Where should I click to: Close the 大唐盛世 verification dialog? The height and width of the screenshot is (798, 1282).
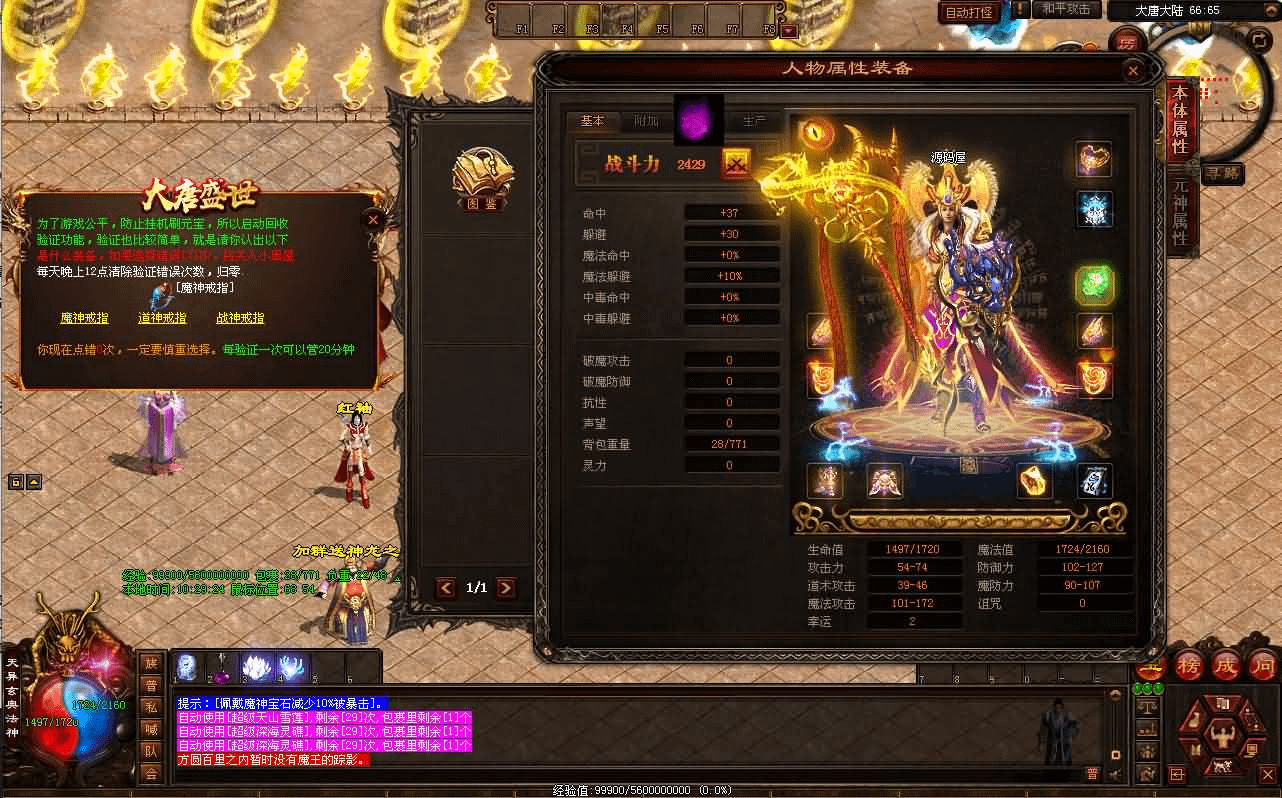(x=373, y=219)
